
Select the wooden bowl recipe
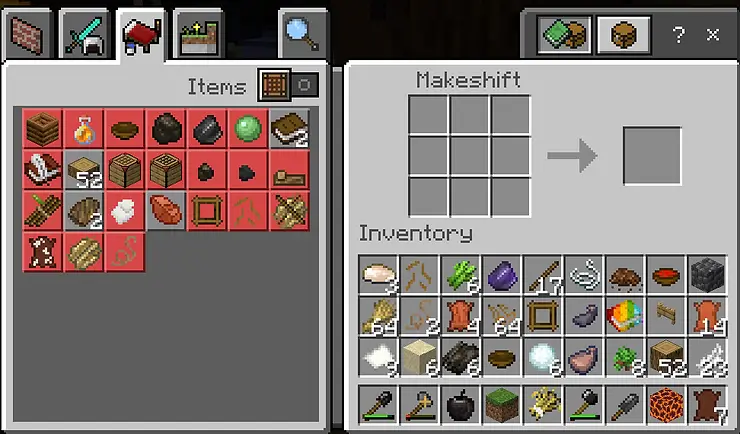pyautogui.click(x=124, y=129)
